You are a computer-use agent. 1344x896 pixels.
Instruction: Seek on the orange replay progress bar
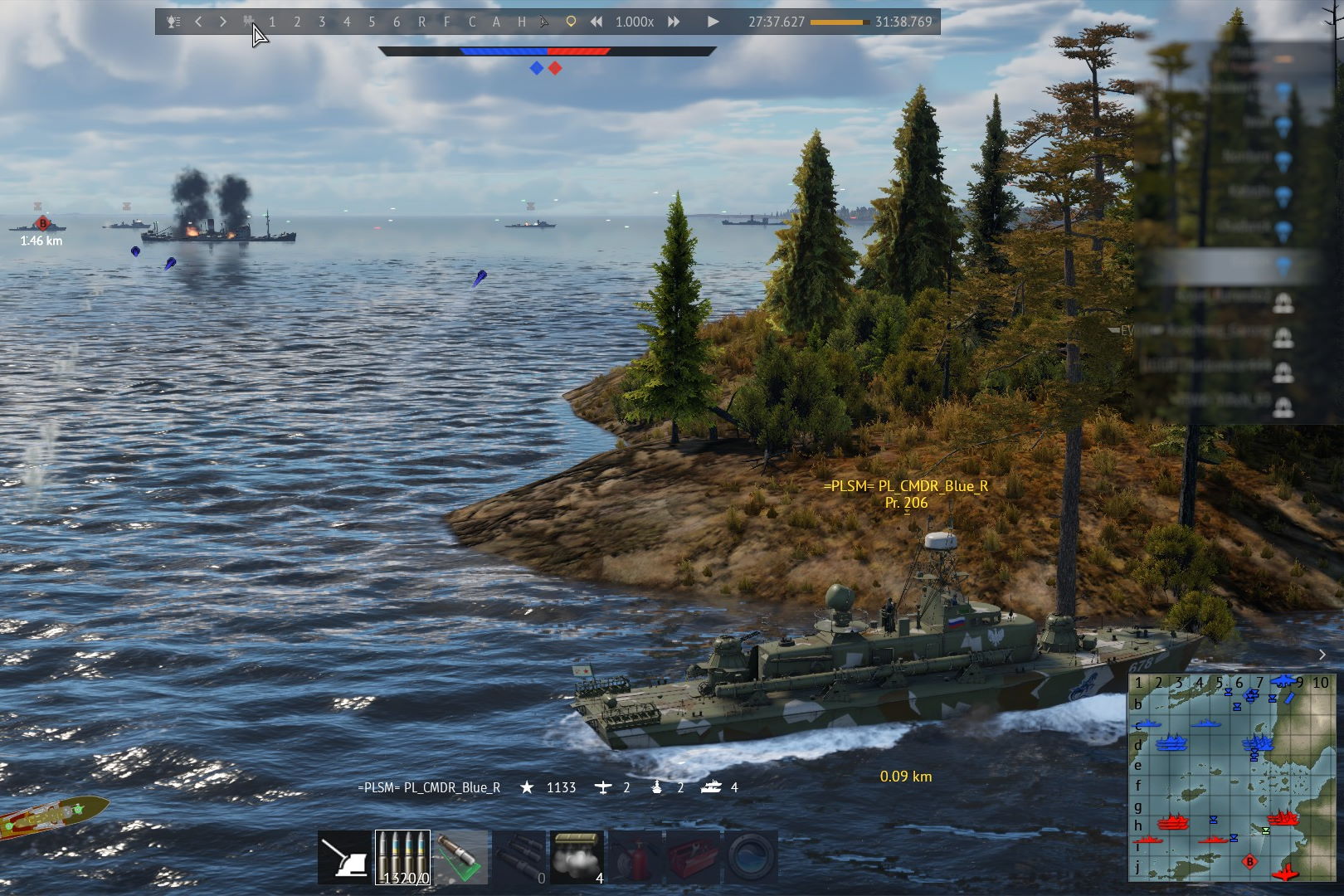coord(839,22)
